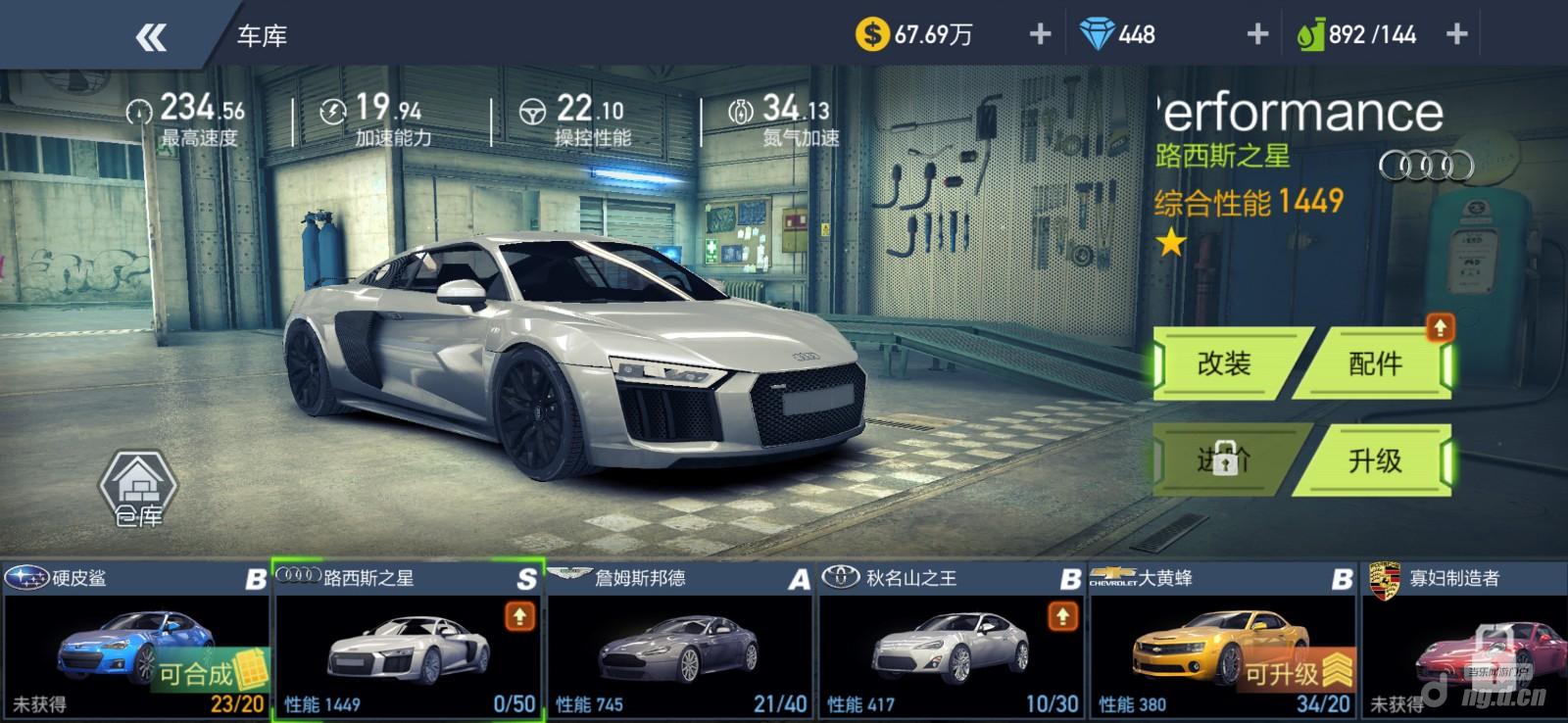Open the 改装 modification menu
This screenshot has width=1568, height=723.
coord(1225,364)
